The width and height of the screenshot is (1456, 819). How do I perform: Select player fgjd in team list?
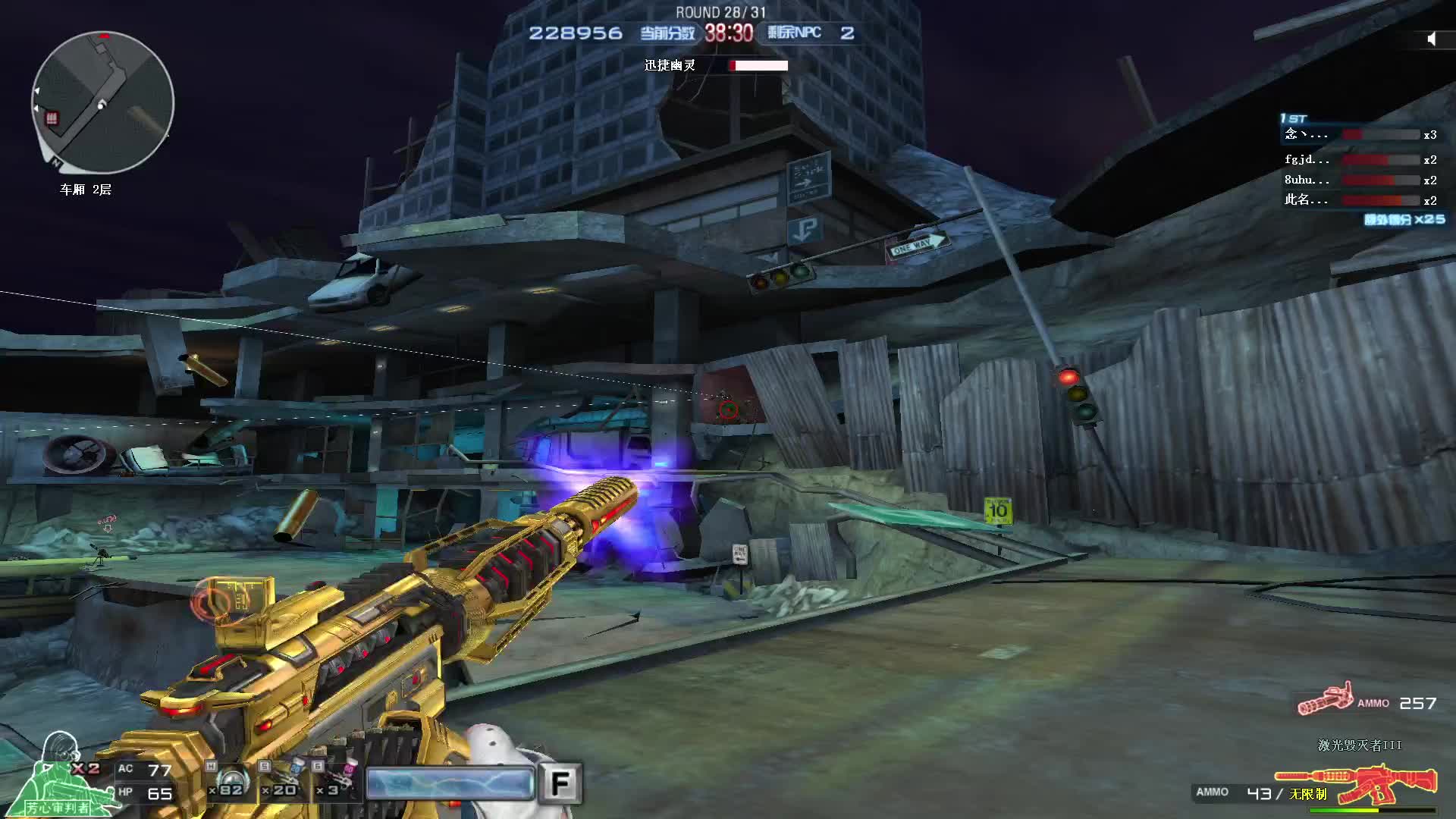point(1357,160)
